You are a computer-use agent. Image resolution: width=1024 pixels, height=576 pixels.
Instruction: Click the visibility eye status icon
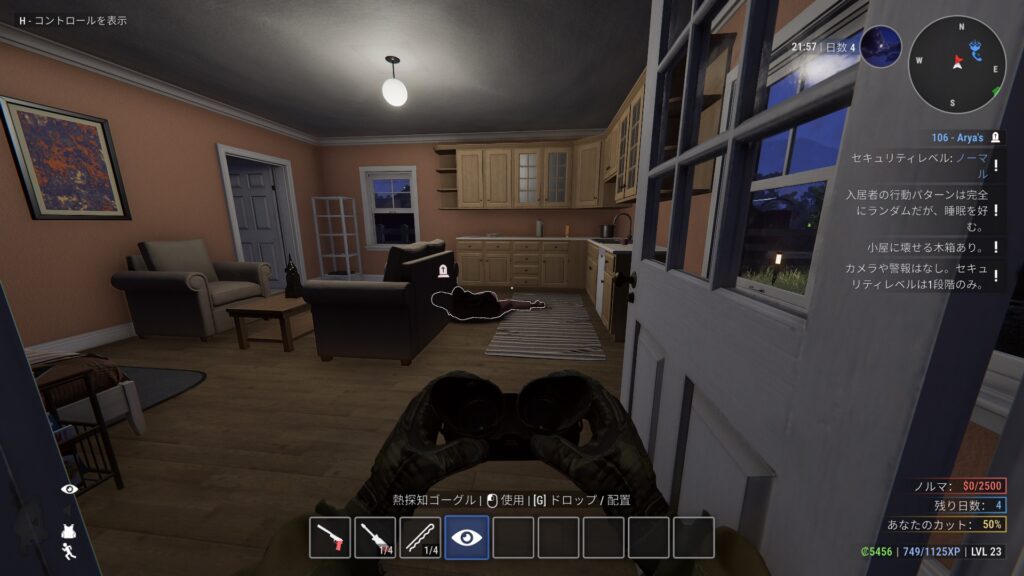(70, 489)
